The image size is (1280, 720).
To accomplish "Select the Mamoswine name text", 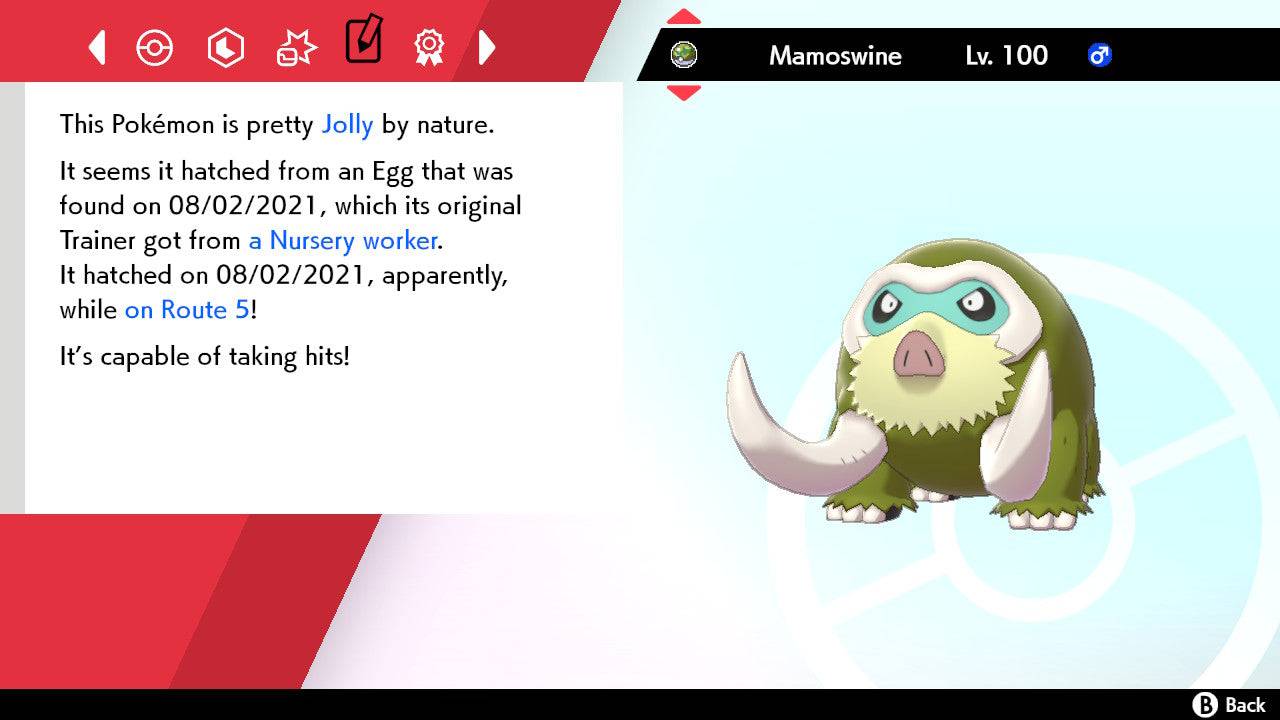I will coord(835,56).
